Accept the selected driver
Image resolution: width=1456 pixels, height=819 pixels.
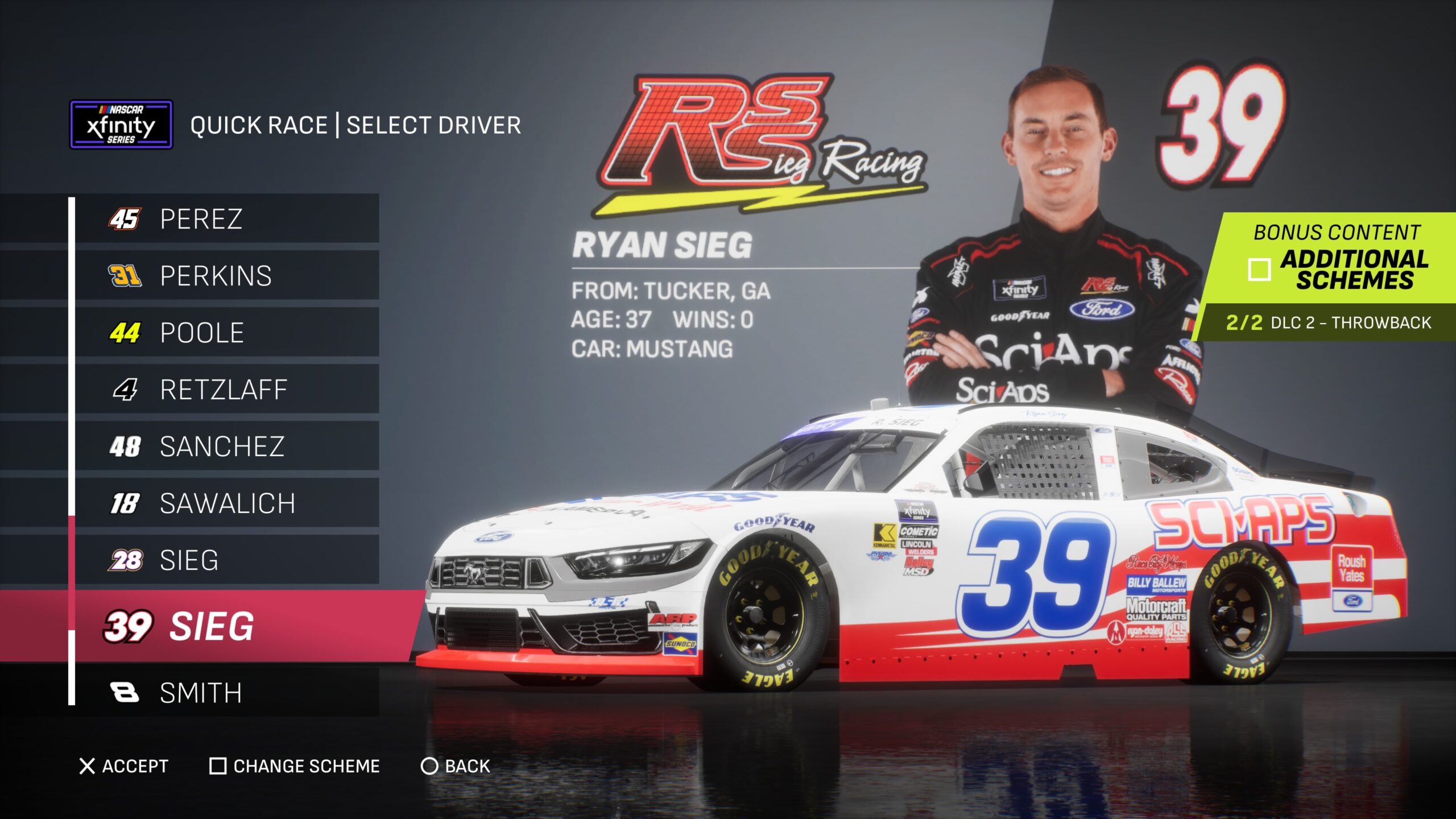tap(124, 766)
